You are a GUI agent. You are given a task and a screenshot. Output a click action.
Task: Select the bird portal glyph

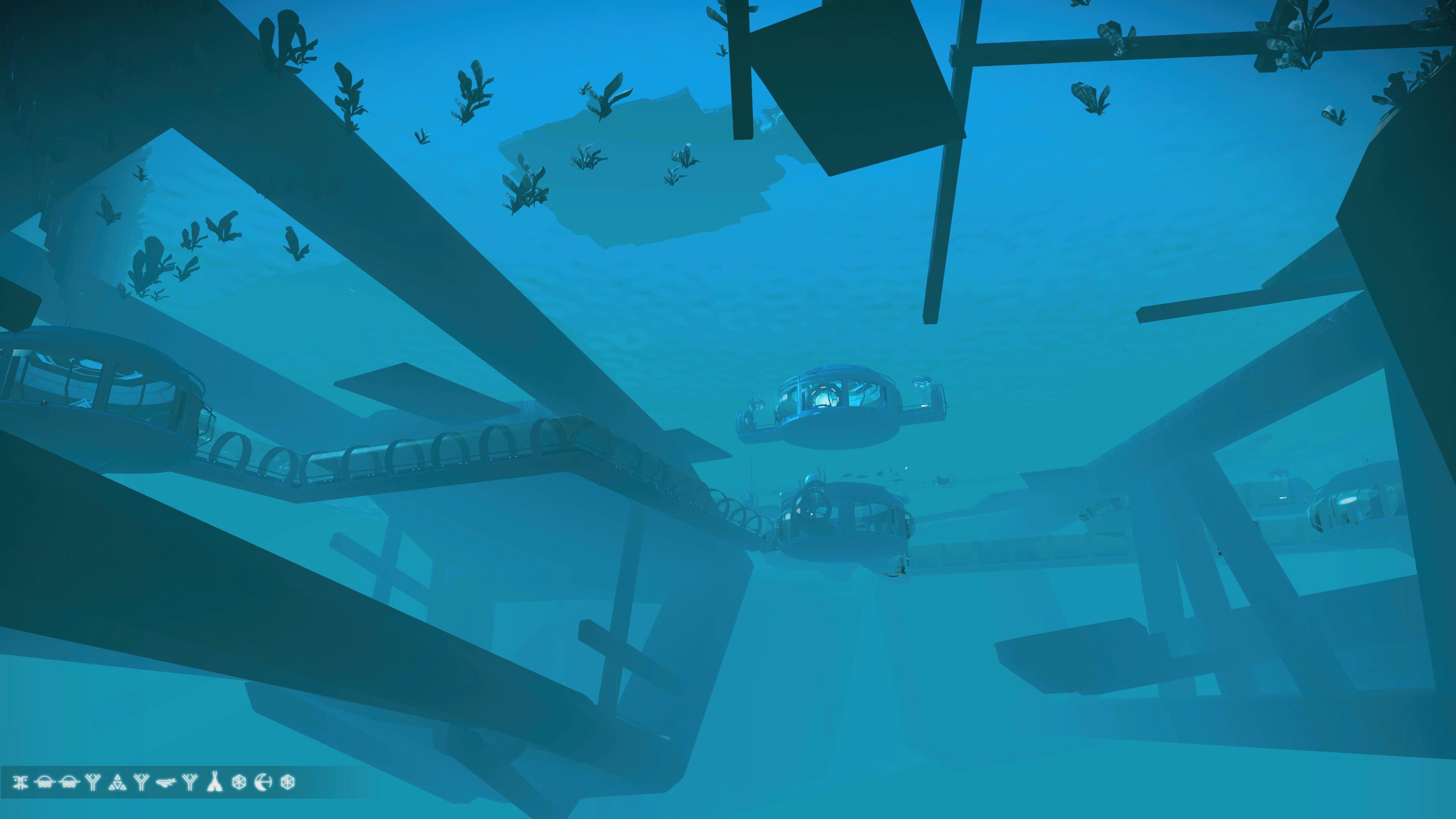click(20, 782)
